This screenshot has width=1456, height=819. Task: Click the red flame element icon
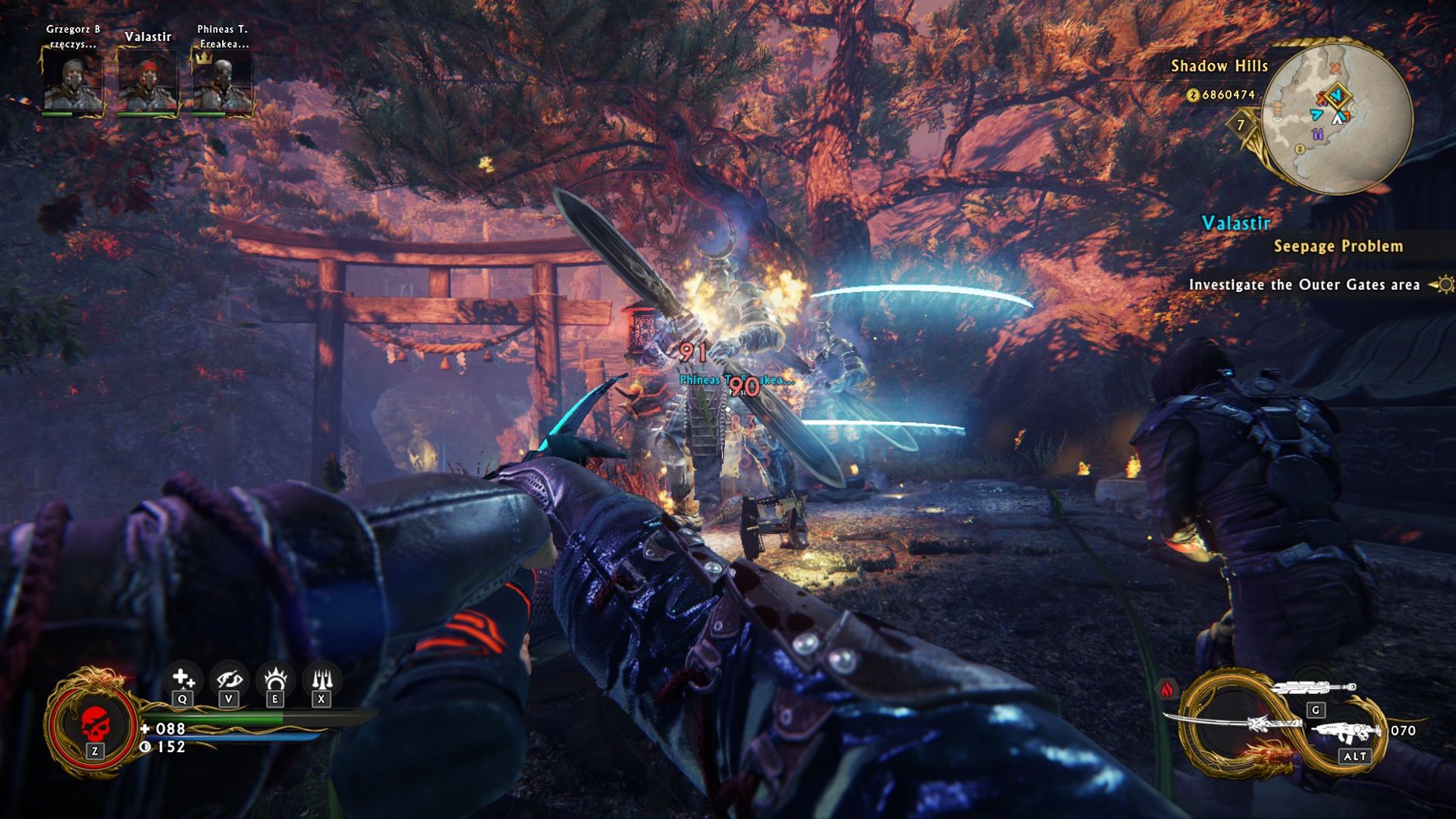click(x=1167, y=688)
